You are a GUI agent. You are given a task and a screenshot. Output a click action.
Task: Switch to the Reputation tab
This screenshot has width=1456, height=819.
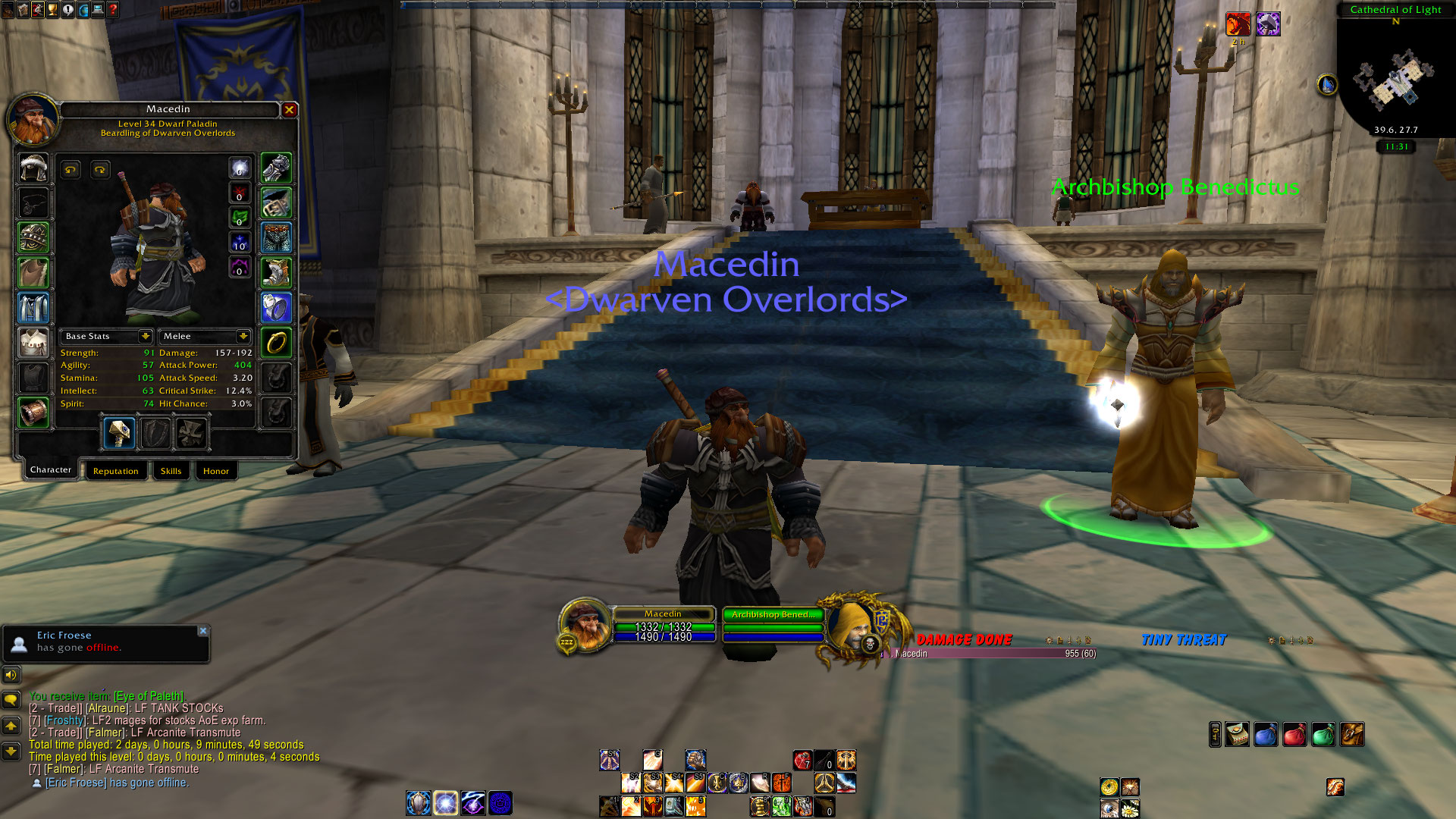[x=115, y=471]
